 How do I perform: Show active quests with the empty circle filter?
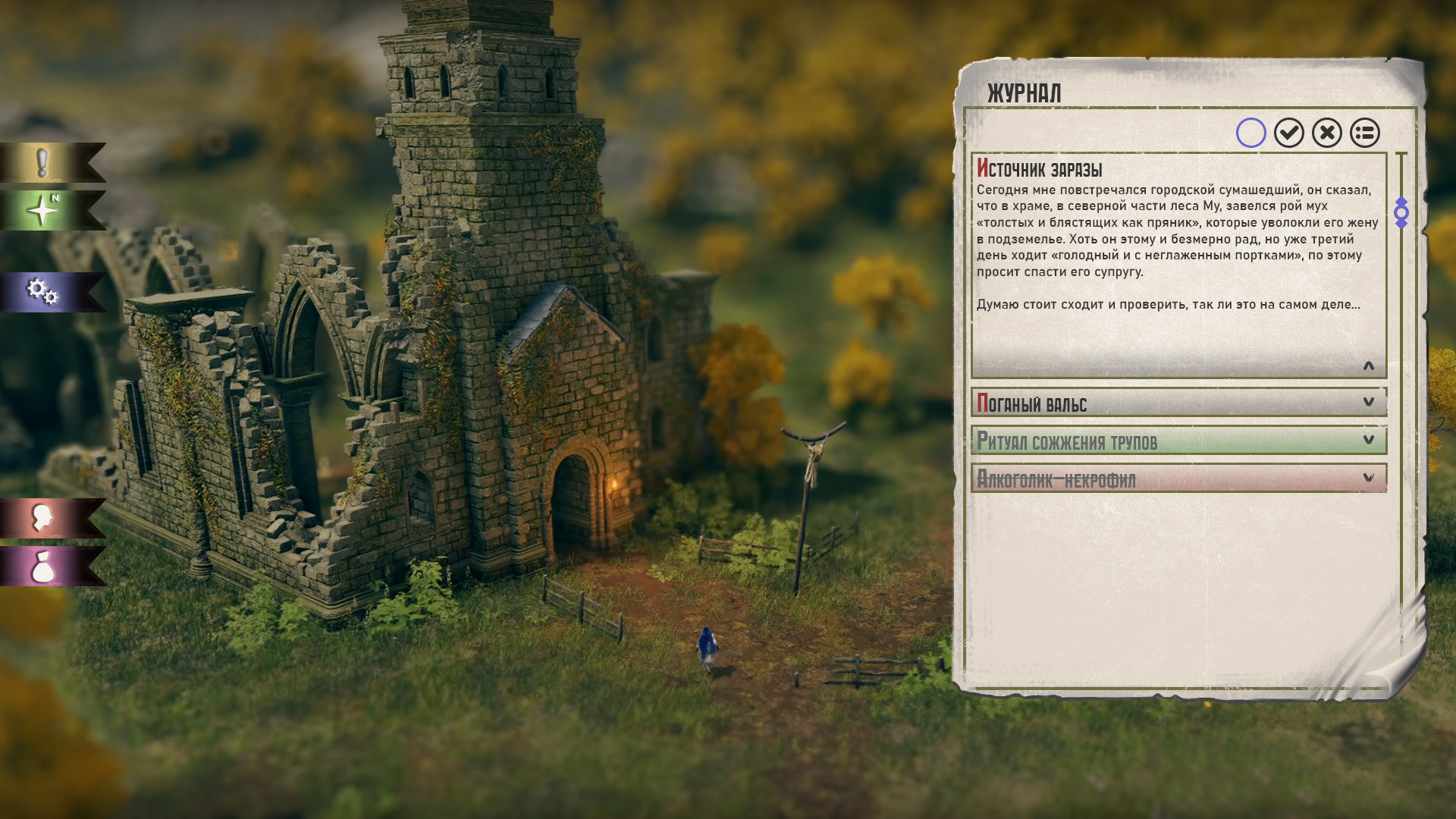1250,133
